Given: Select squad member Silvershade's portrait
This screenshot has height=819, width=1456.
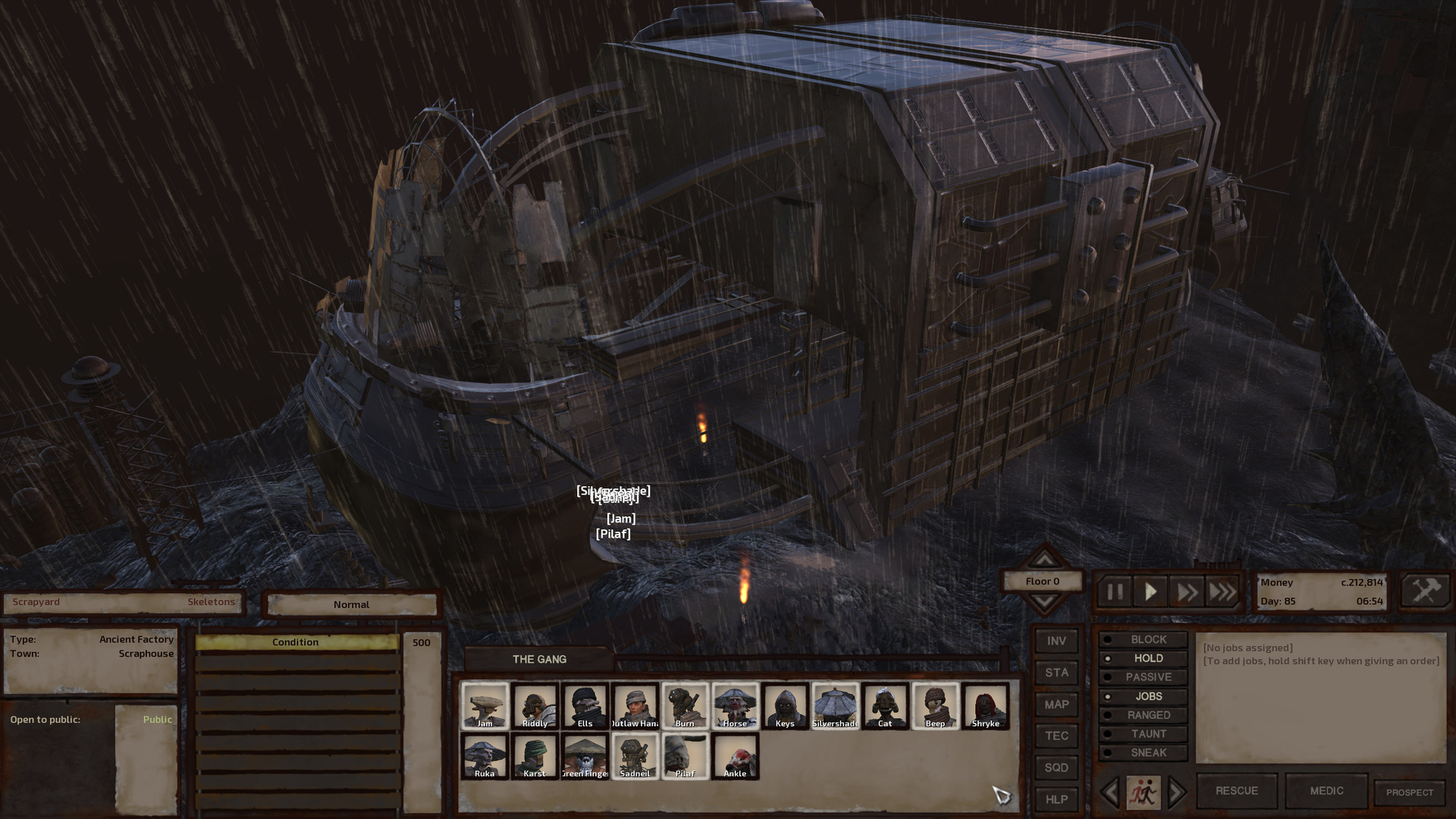Looking at the screenshot, I should pos(835,705).
